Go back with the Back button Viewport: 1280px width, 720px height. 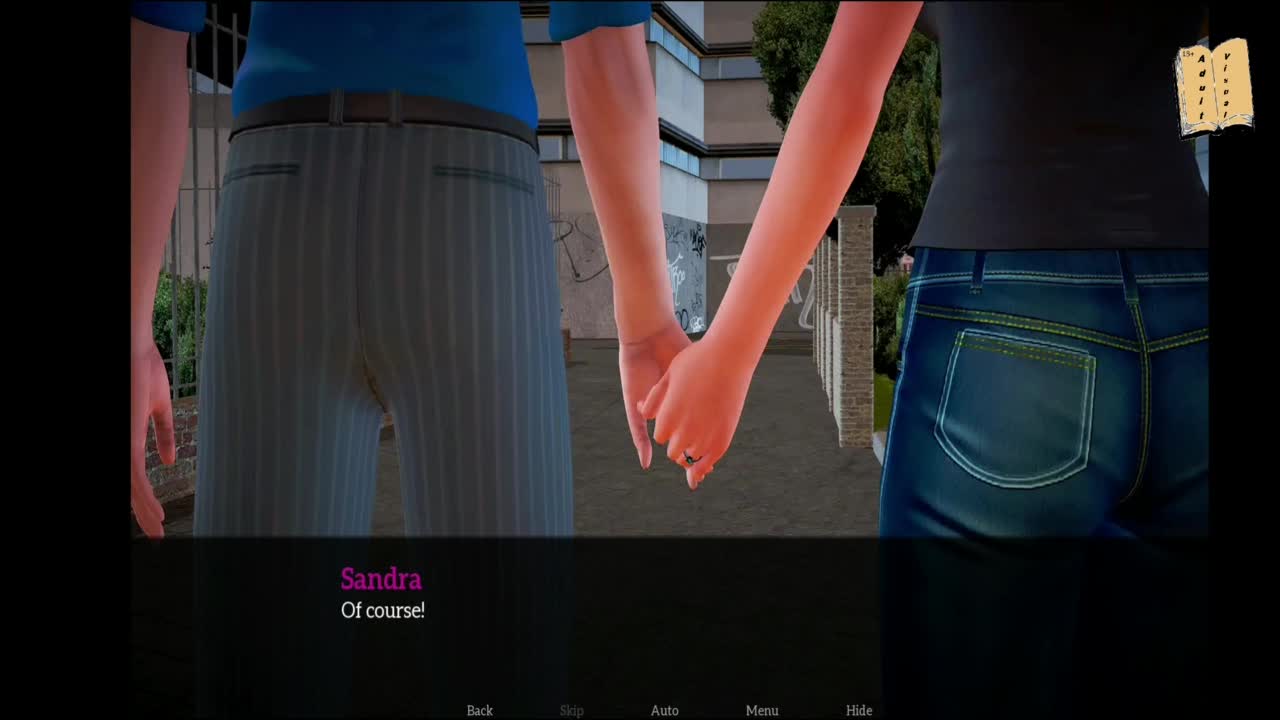pos(480,710)
